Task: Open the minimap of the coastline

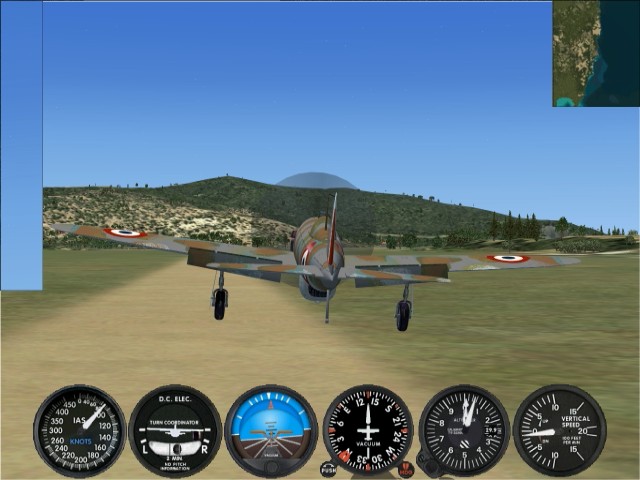Action: click(595, 53)
